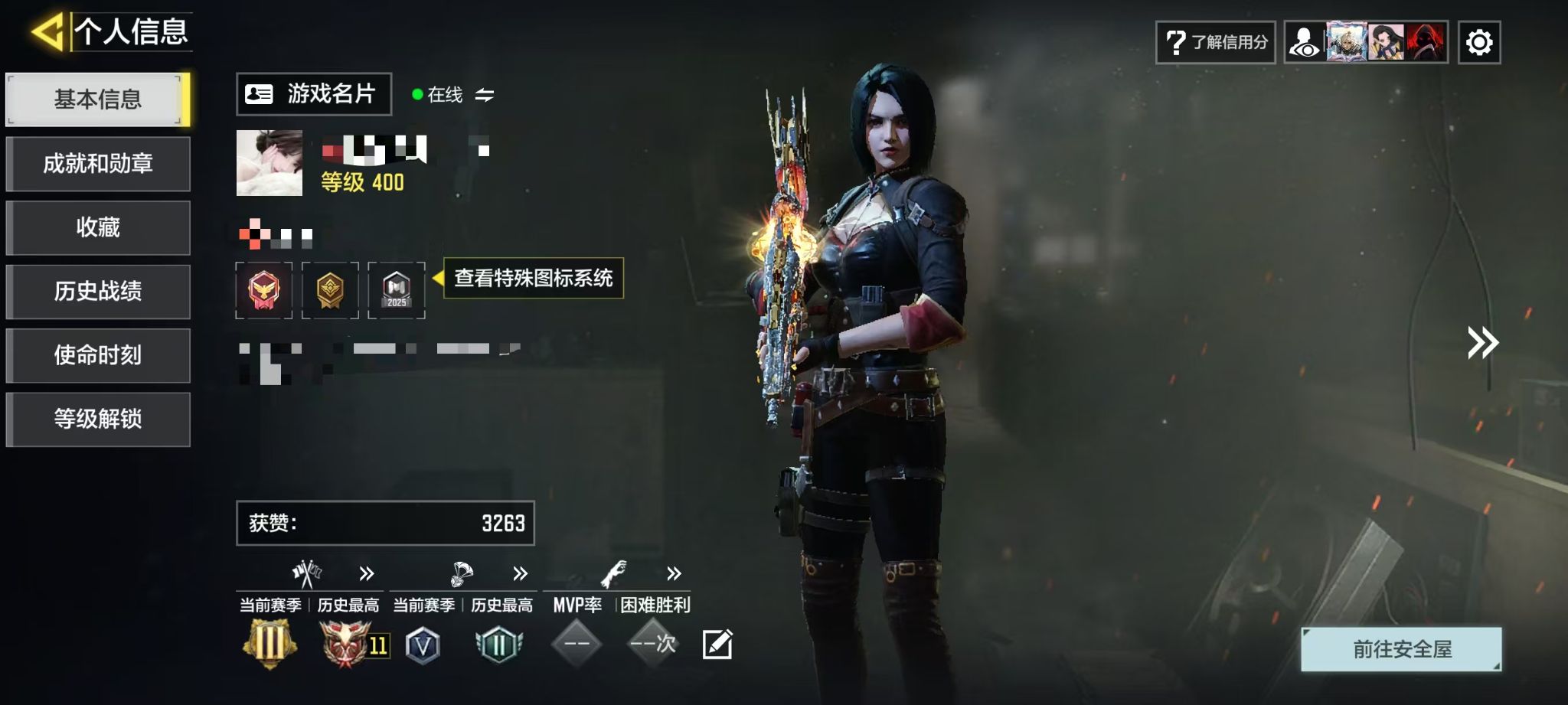Screen dimensions: 1568x705
Task: Go to 前往安全屋 safe house
Action: click(x=1401, y=649)
